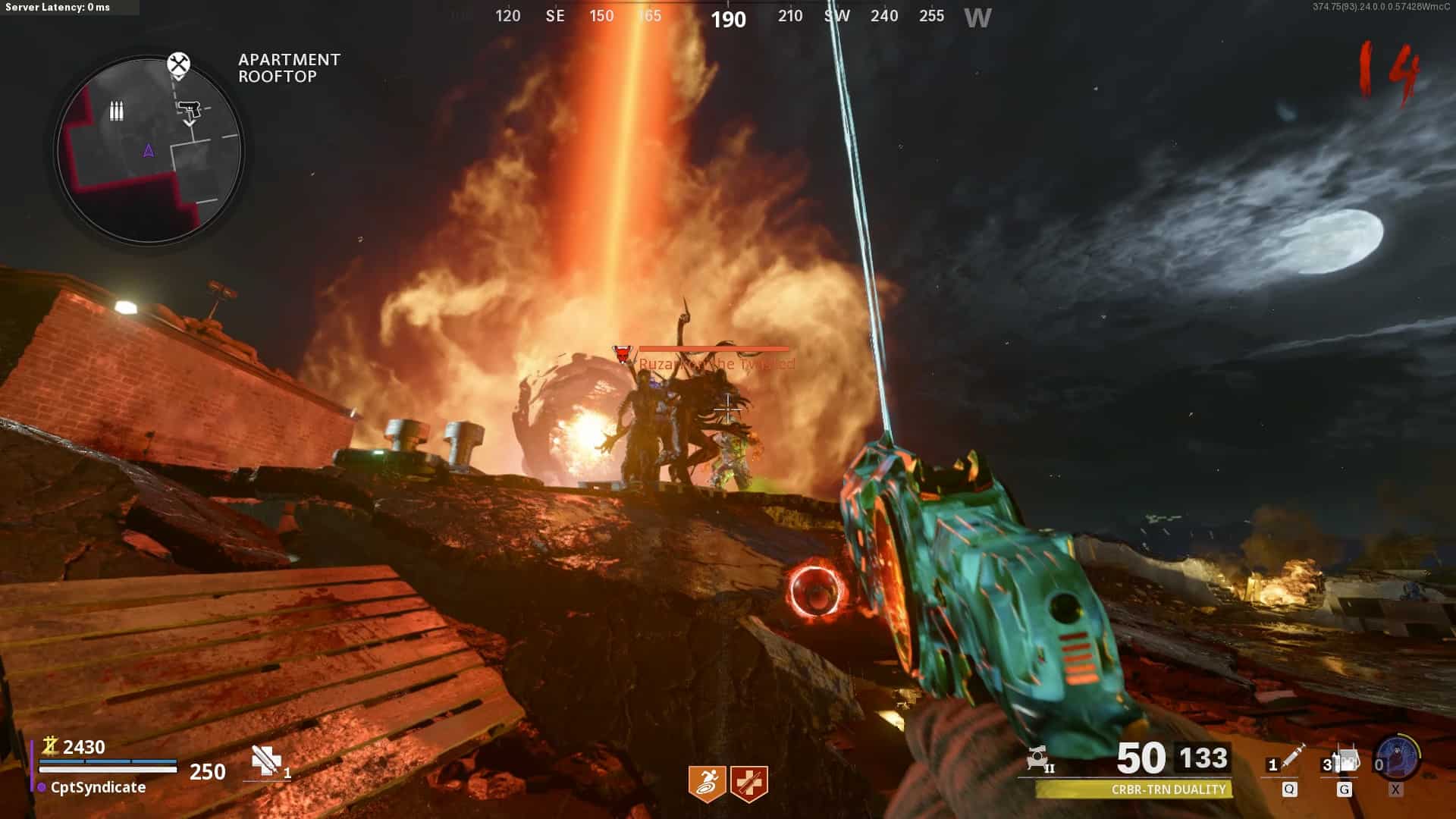
Task: Click the purple player arrow on the minimap
Action: (149, 151)
